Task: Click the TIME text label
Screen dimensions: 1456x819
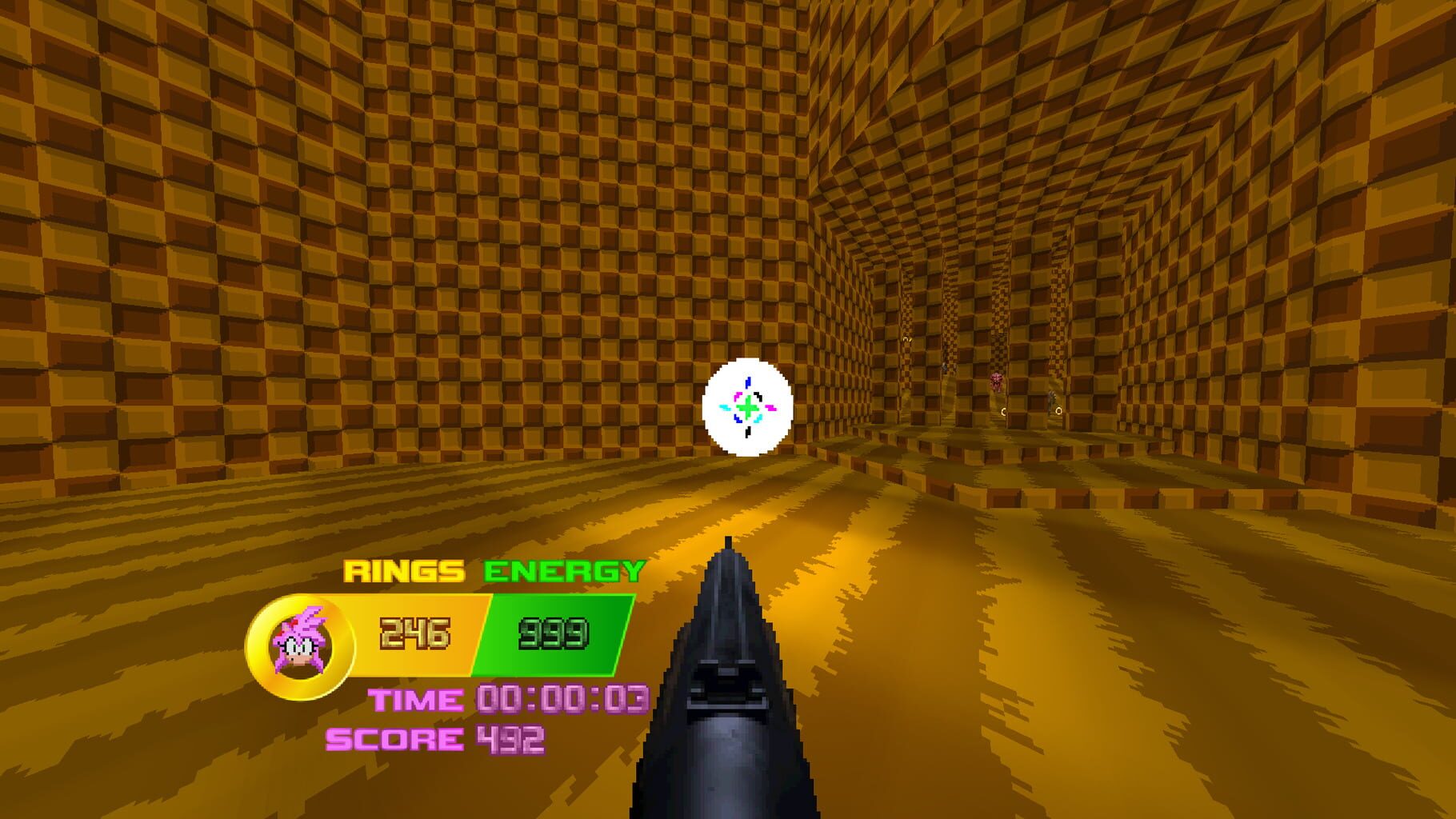Action: [416, 699]
